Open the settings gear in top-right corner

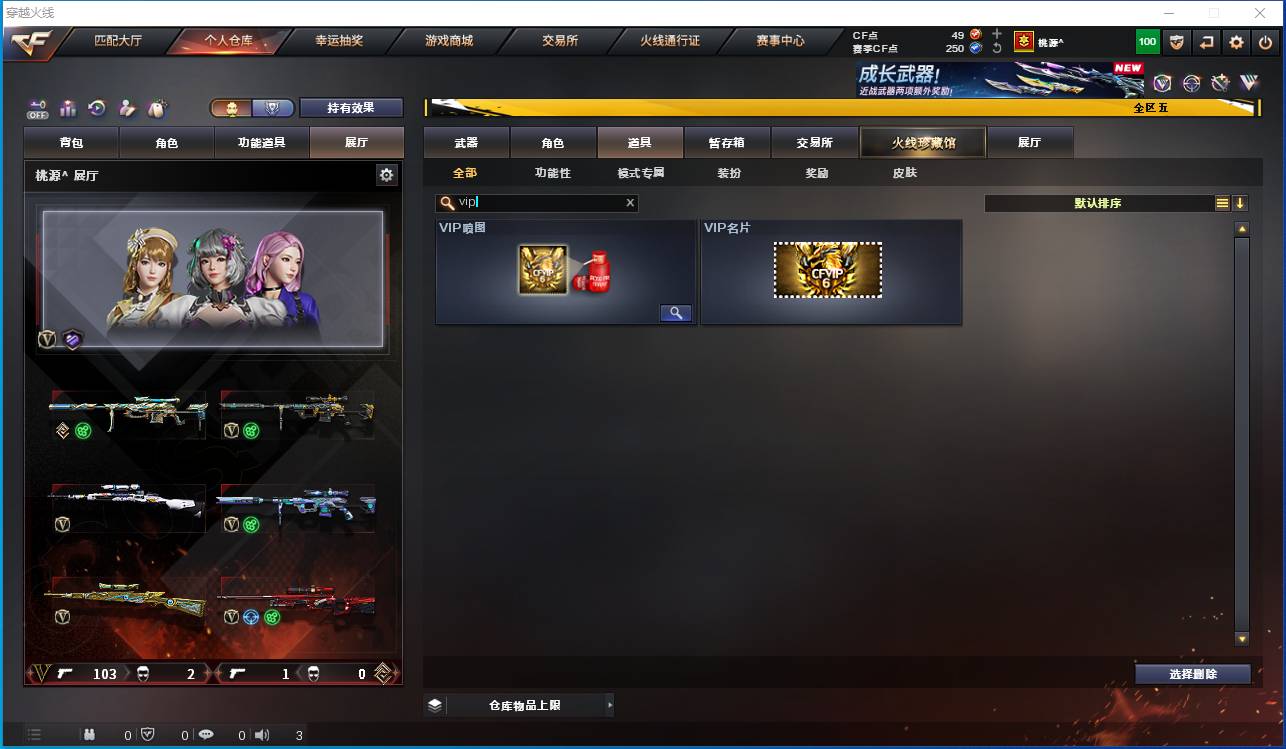pos(1237,42)
